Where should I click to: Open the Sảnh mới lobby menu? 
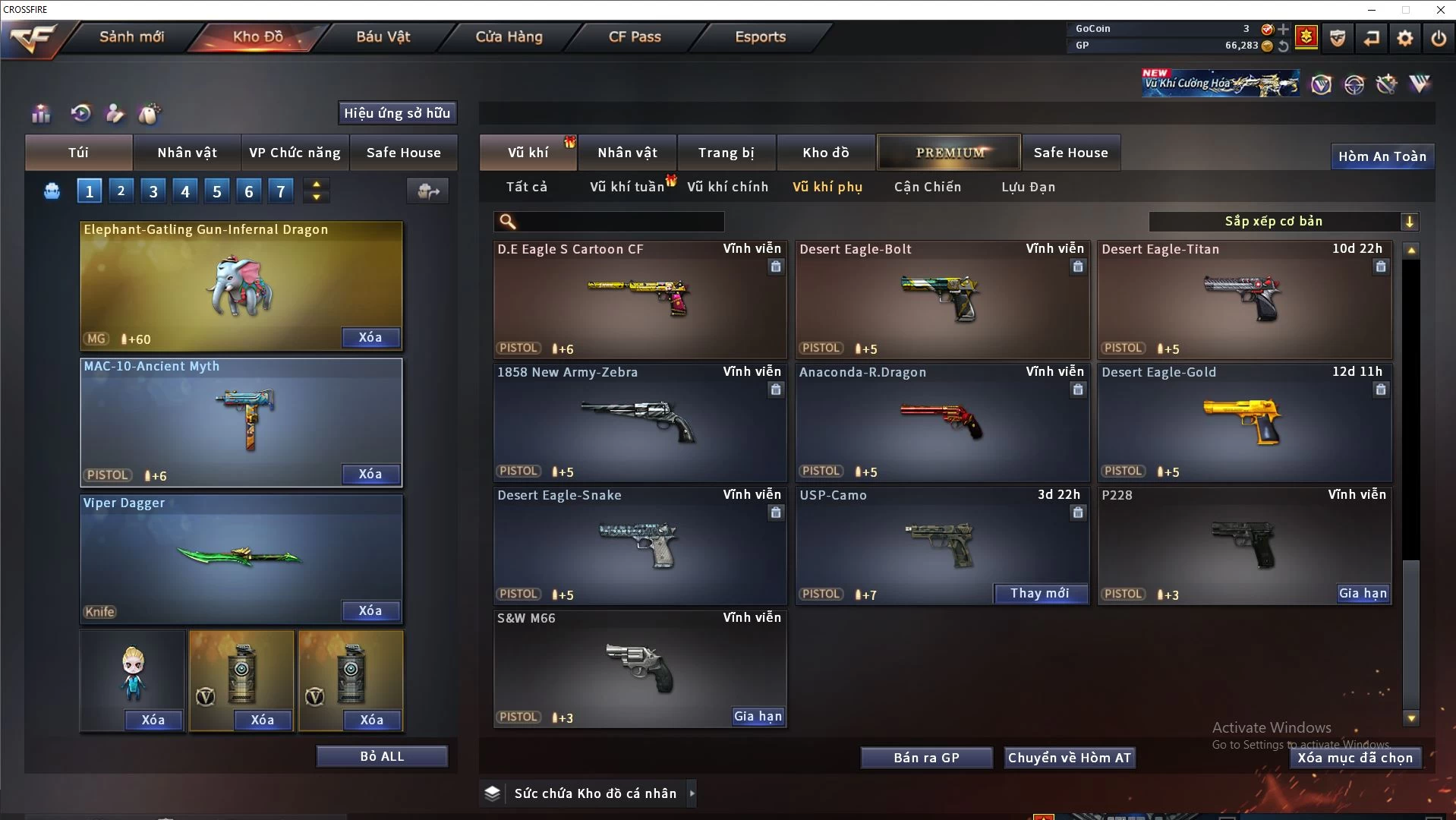pos(131,36)
